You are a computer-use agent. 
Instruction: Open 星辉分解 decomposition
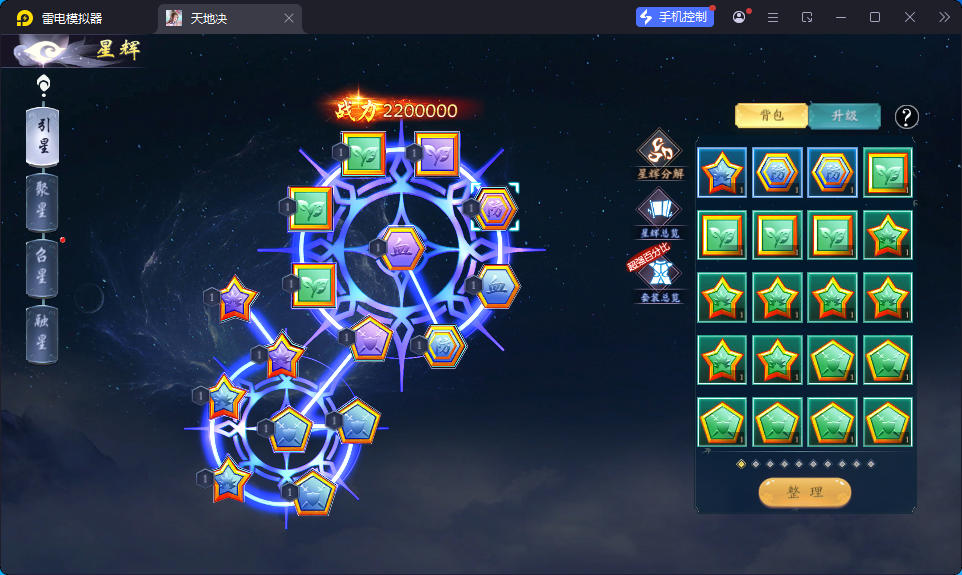(660, 154)
